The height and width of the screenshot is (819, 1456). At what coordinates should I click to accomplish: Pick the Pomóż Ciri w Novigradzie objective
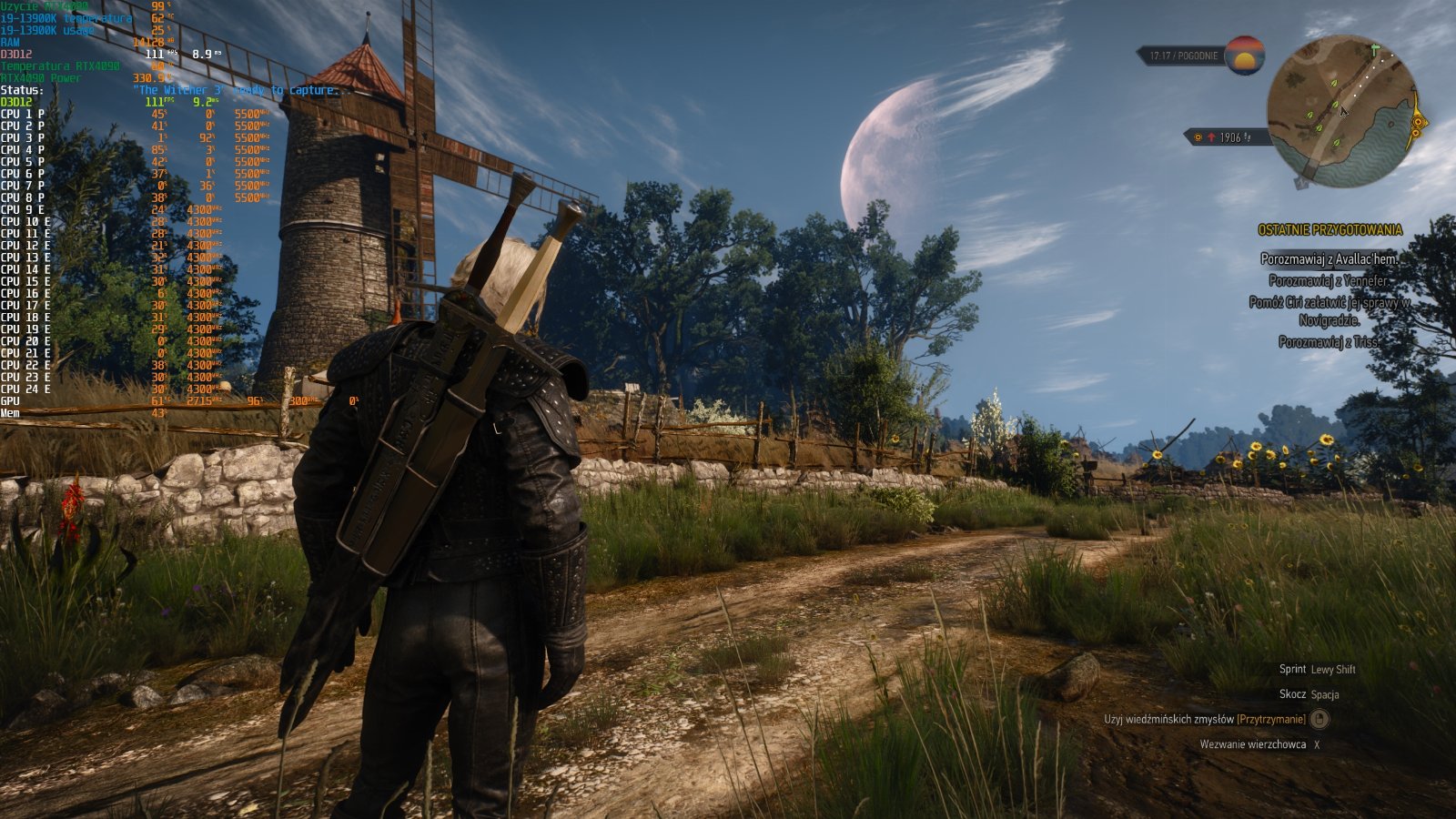coord(1329,310)
